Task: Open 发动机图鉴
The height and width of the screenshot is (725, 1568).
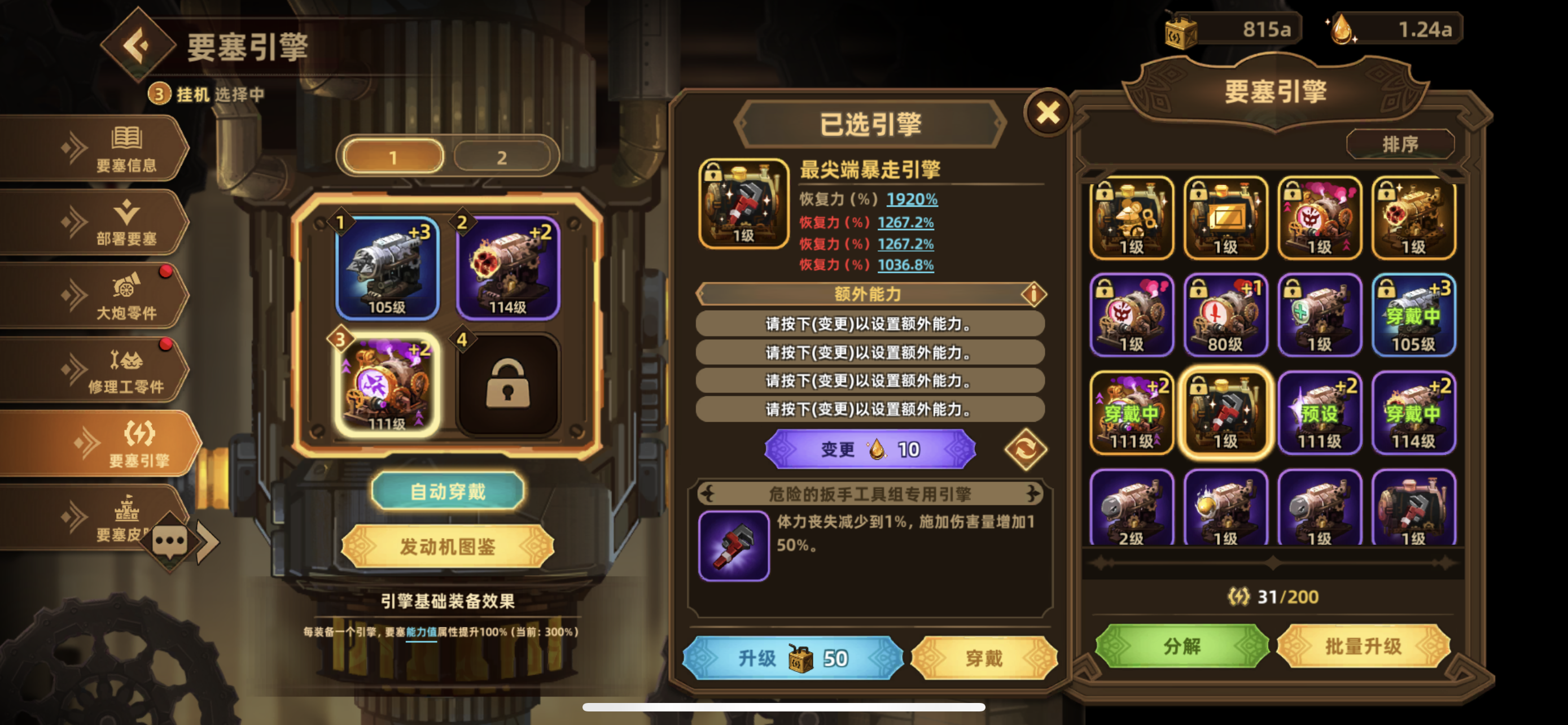Action: coord(448,547)
